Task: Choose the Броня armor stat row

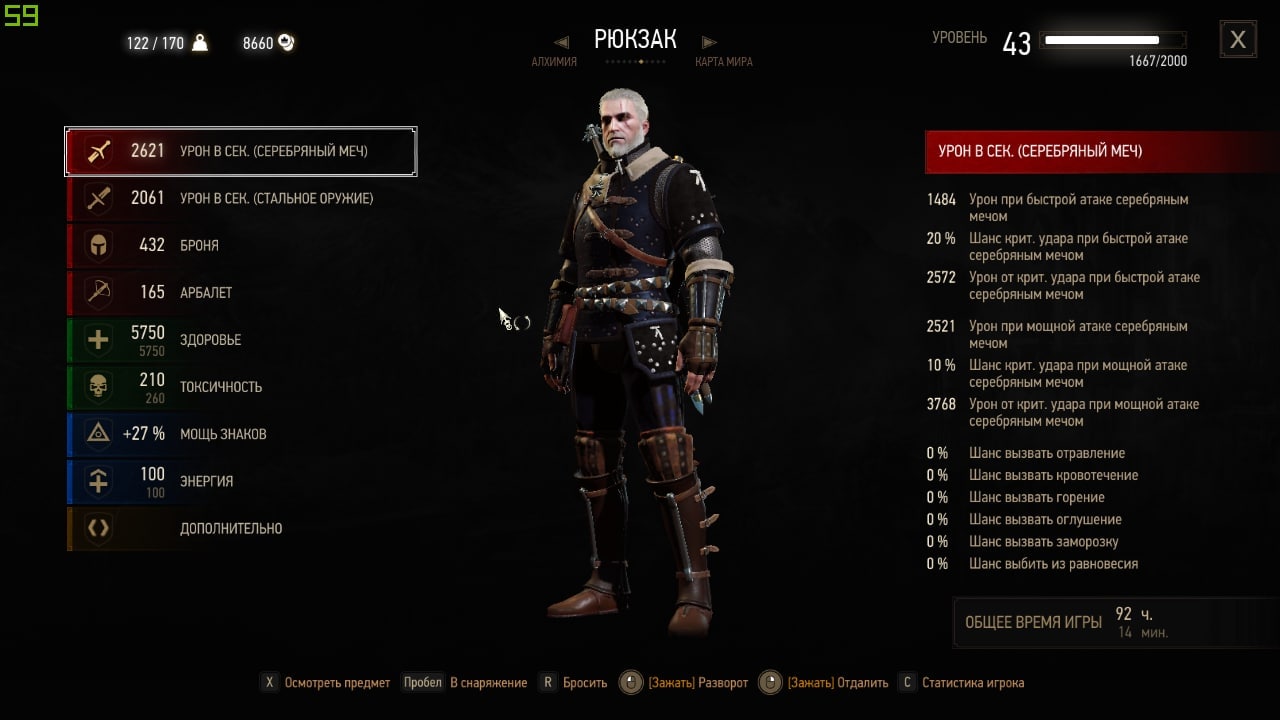Action: (x=241, y=246)
